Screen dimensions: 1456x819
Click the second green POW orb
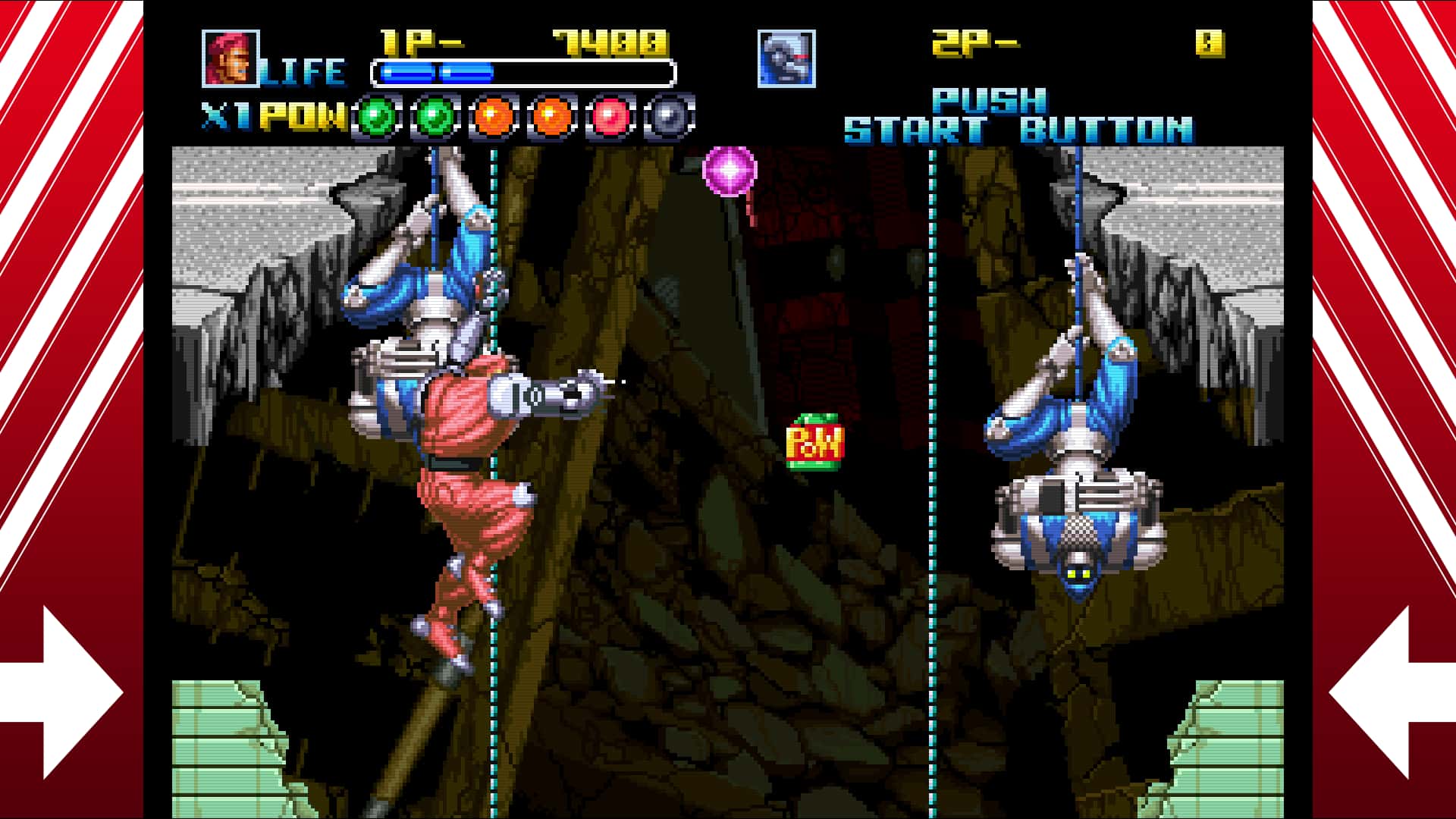(435, 115)
